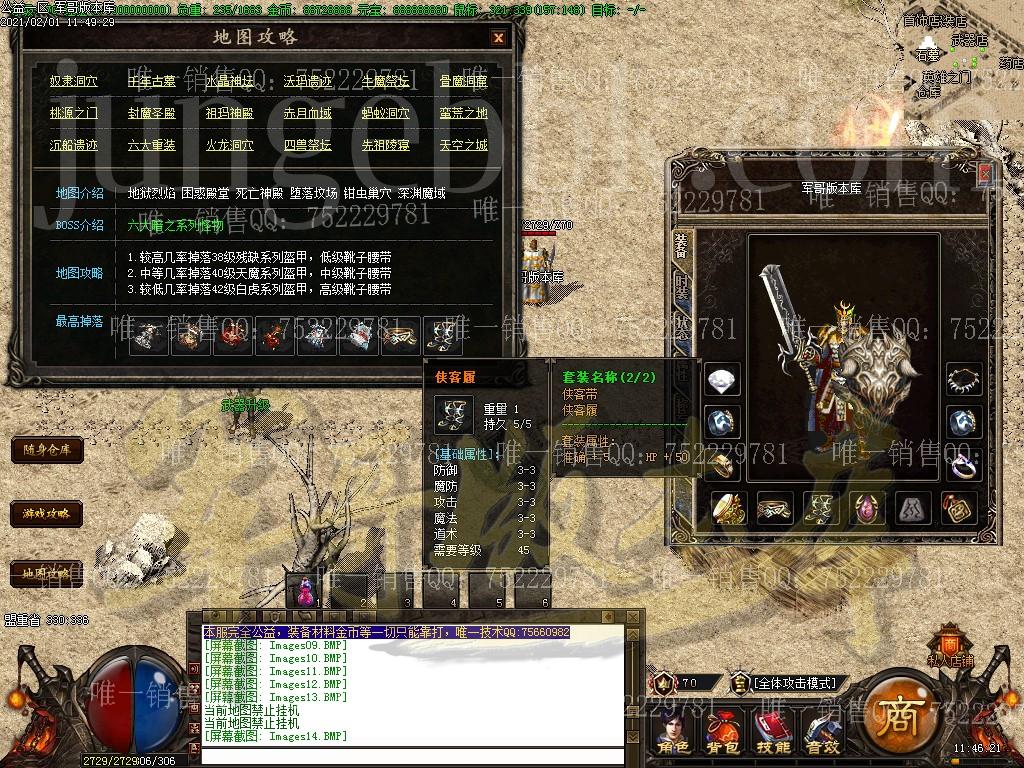Screen dimensions: 1024x768
Task: Open the 六大重装 guide entry
Action: click(x=152, y=145)
